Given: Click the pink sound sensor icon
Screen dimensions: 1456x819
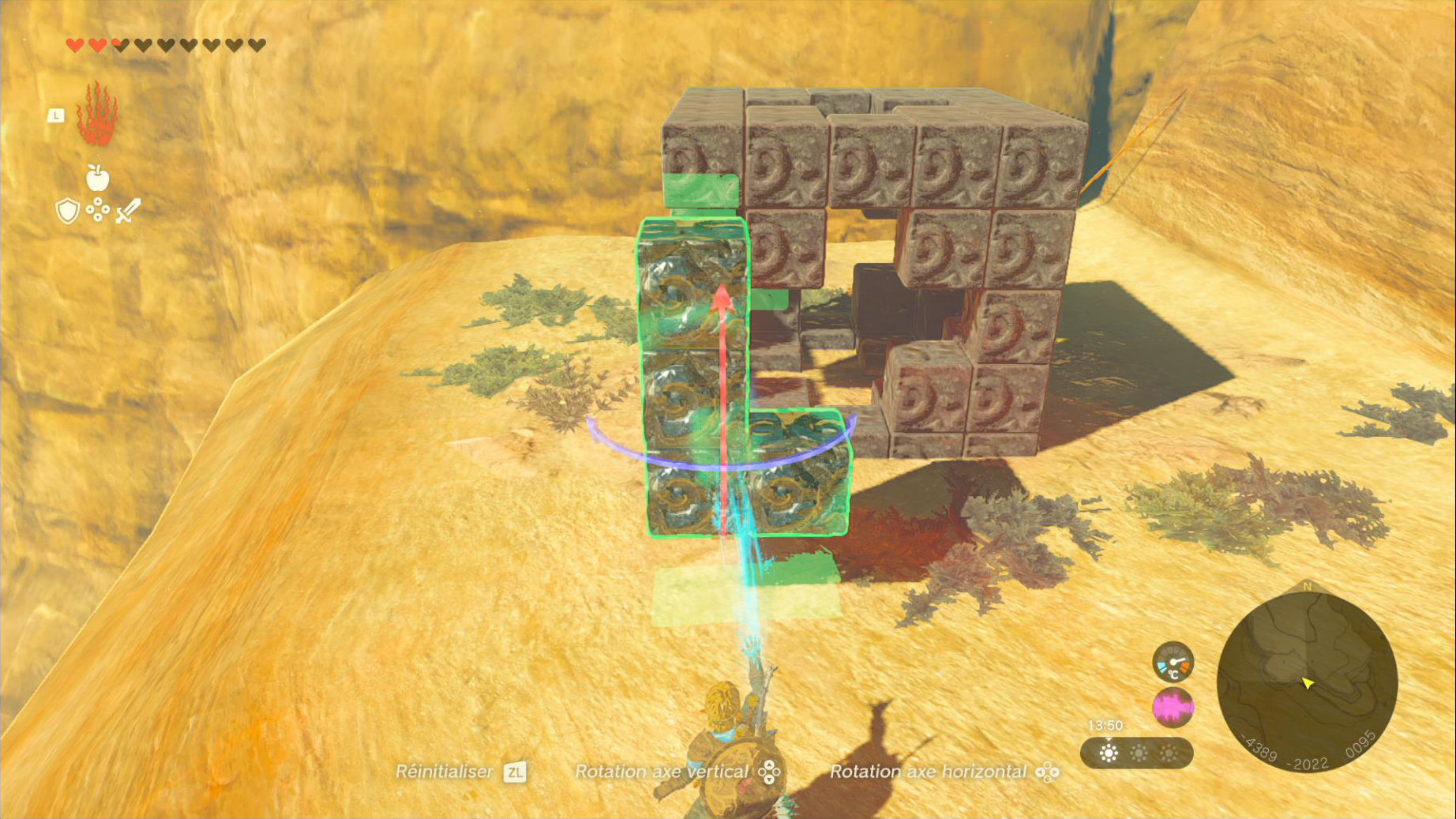Looking at the screenshot, I should (x=1173, y=707).
